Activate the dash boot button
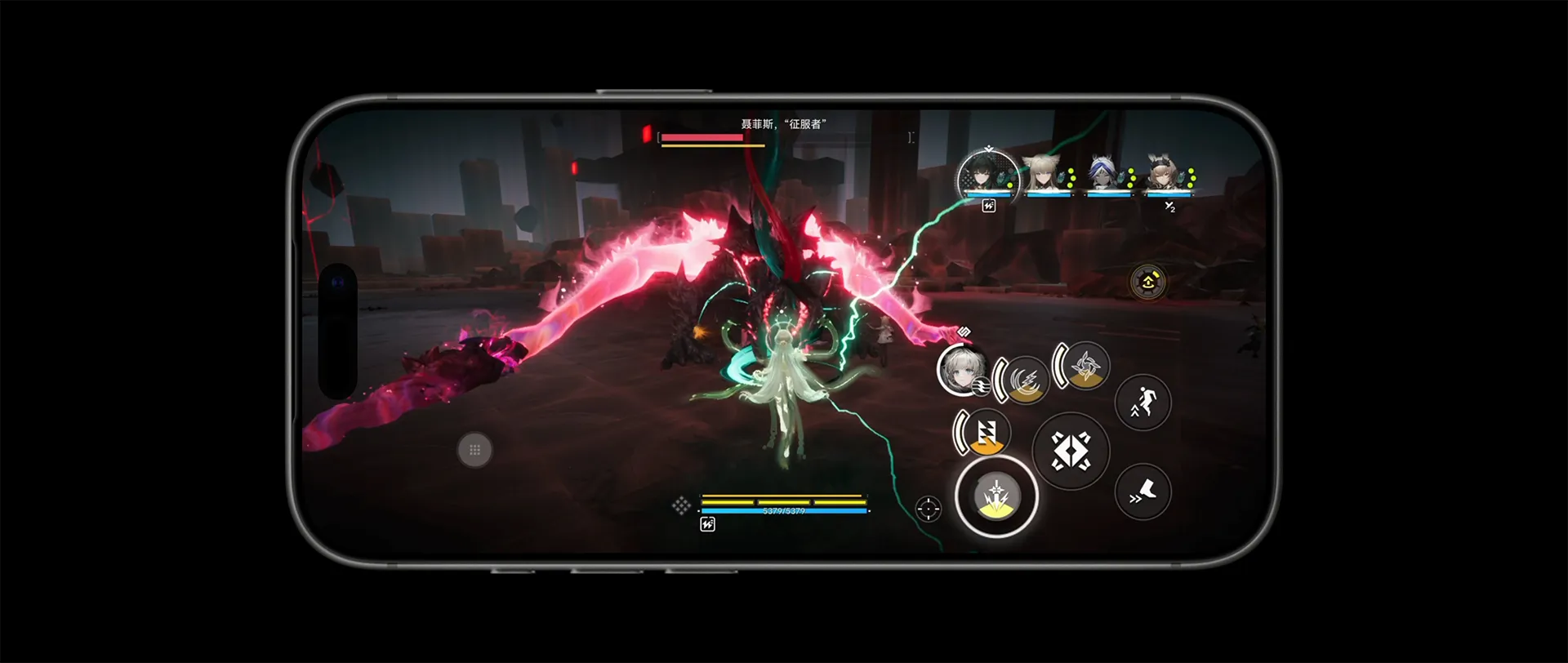 1143,492
